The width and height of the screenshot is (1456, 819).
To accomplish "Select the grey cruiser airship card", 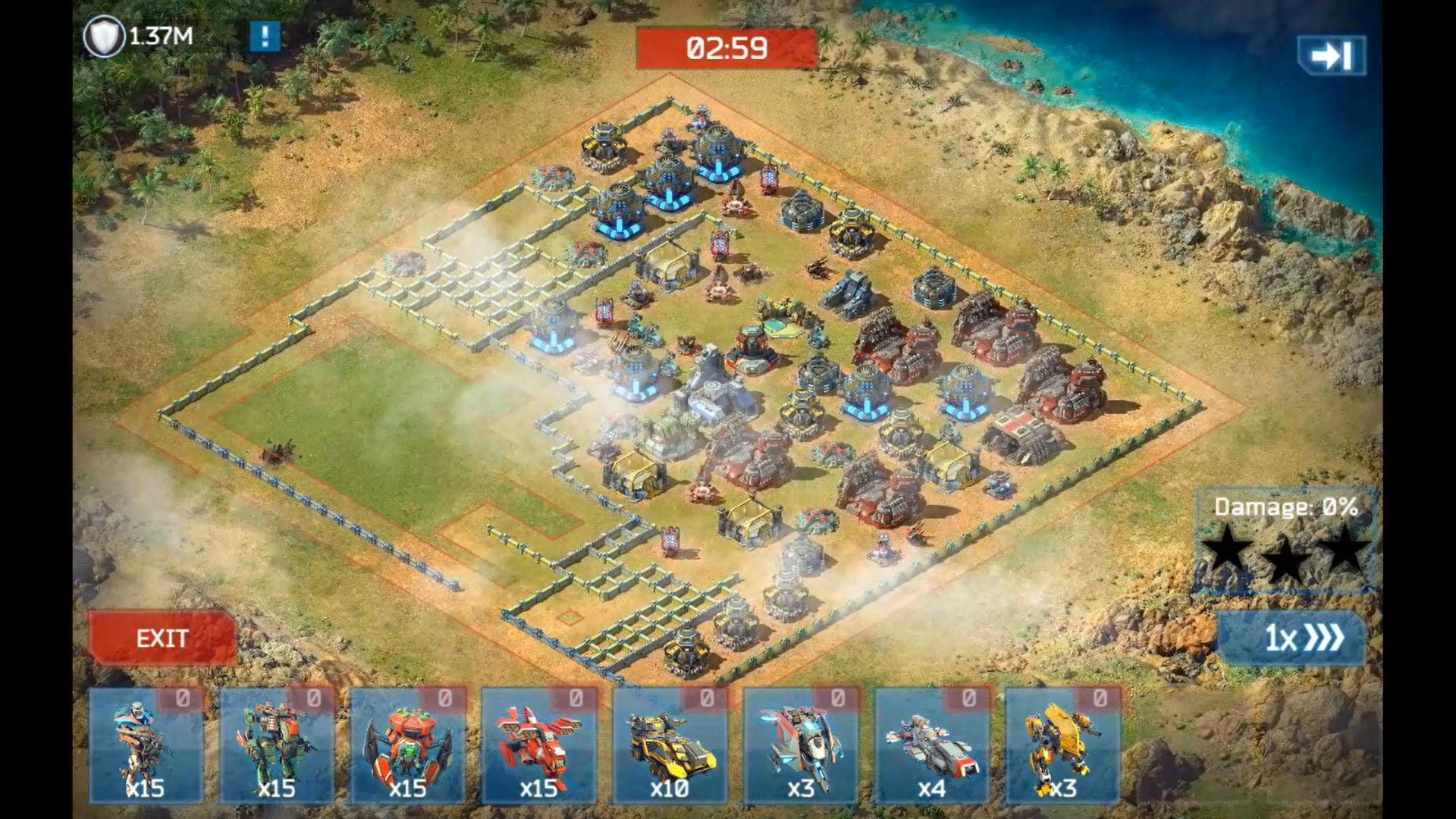I will tap(932, 746).
